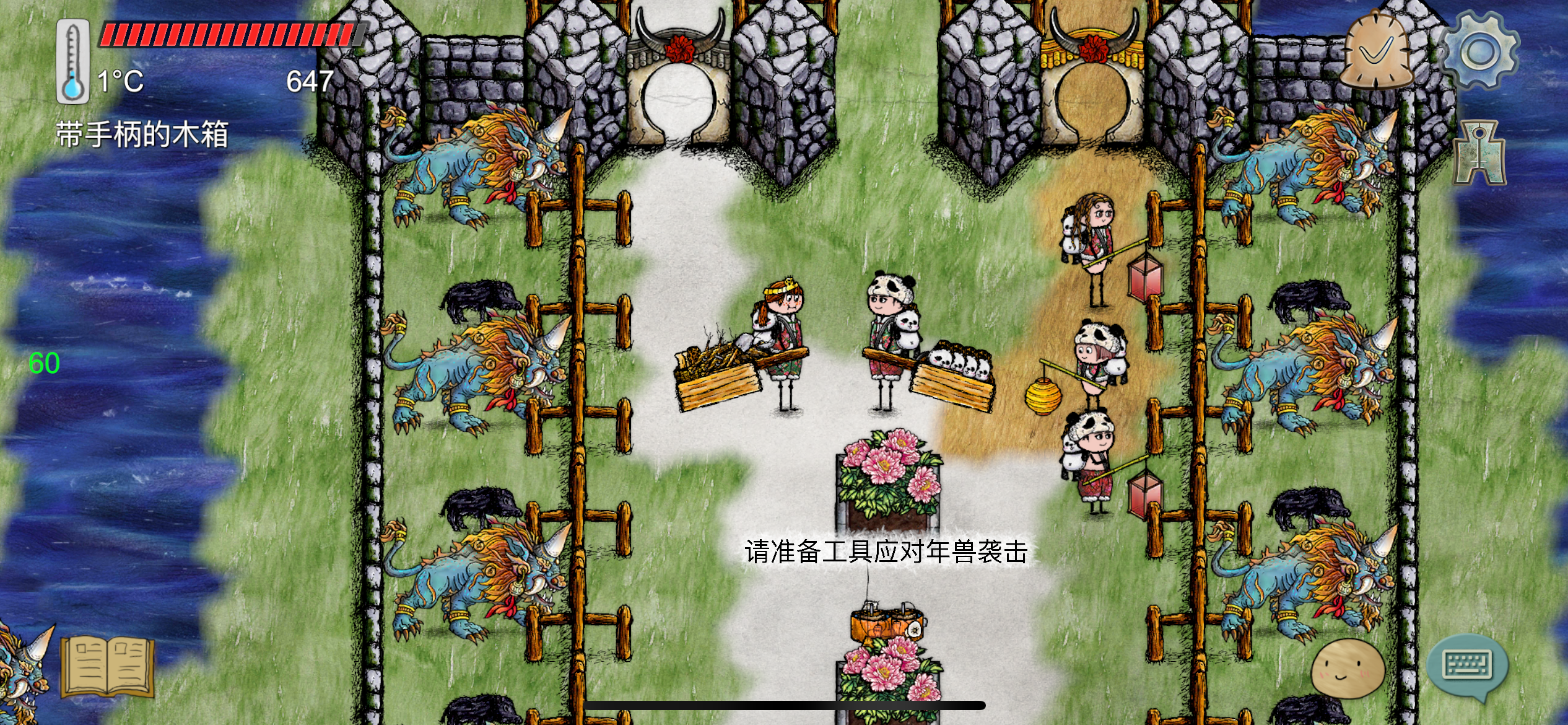This screenshot has width=1568, height=725.
Task: Tap the 带手柄的木箱 item label
Action: [142, 133]
